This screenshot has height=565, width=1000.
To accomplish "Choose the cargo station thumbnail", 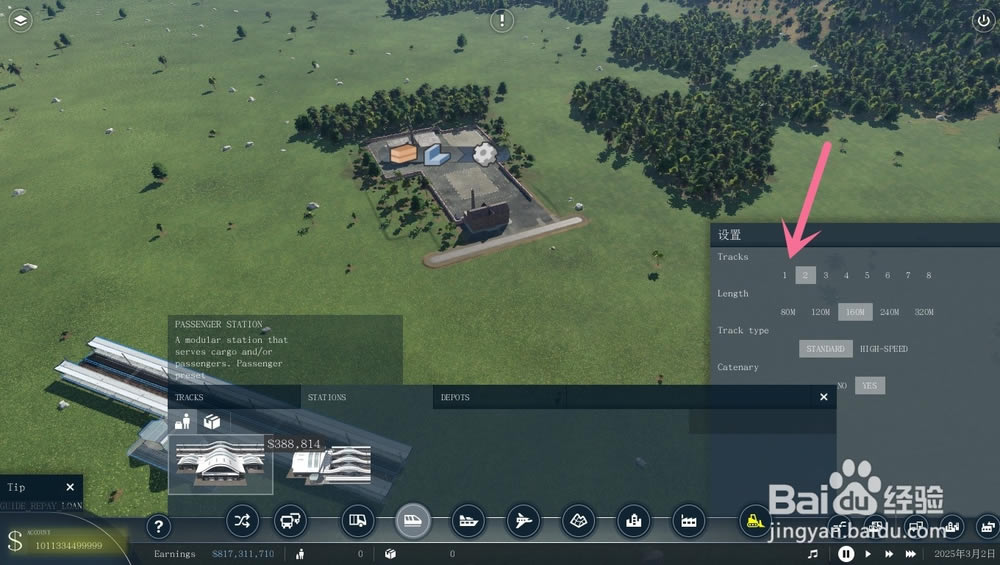I will coord(330,463).
